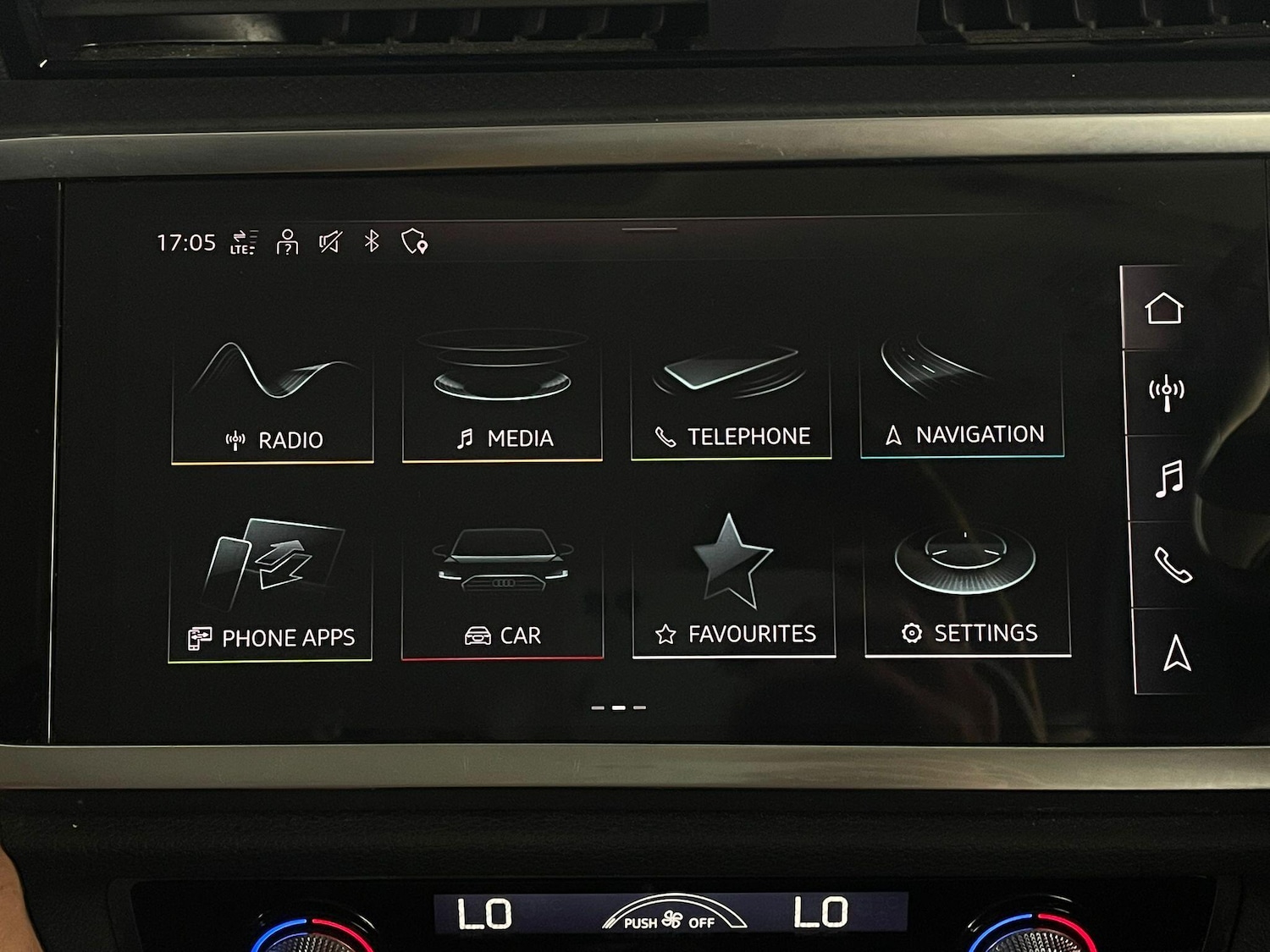1270x952 pixels.
Task: Activate the phone handset sidebar shortcut
Action: click(1173, 565)
